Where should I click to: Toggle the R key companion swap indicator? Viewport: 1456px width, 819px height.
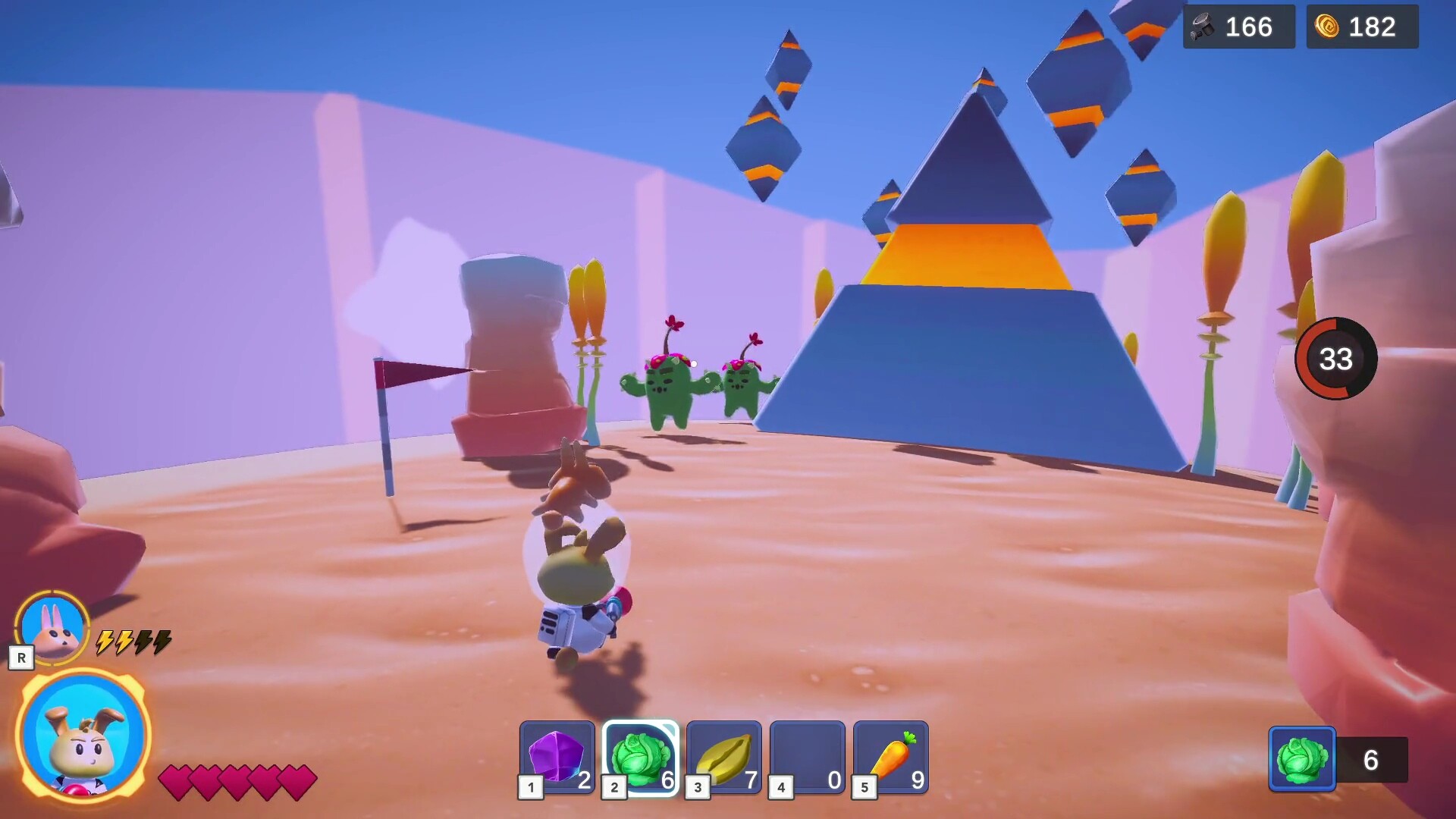[x=22, y=658]
